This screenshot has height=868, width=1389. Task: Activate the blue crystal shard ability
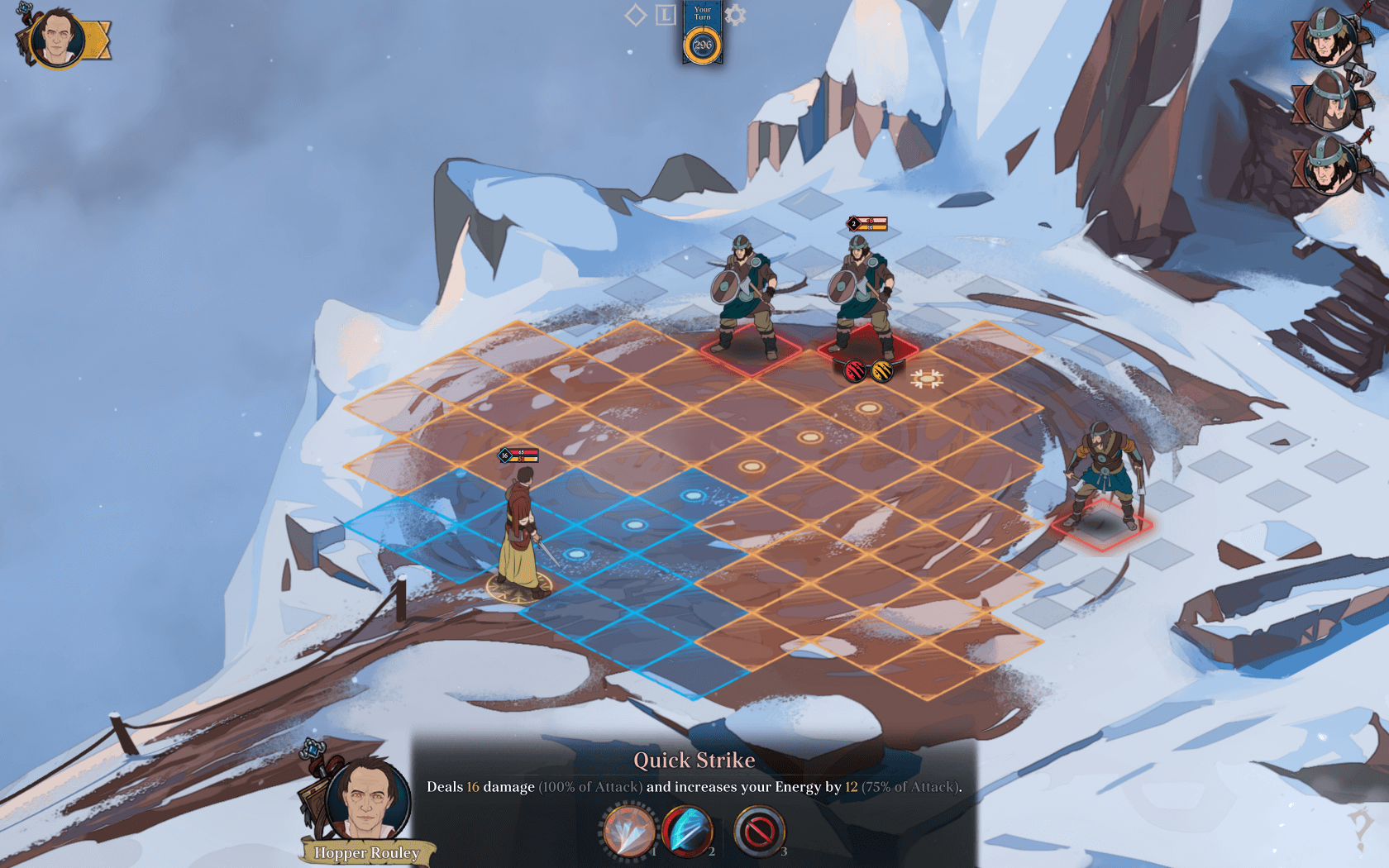[x=688, y=830]
